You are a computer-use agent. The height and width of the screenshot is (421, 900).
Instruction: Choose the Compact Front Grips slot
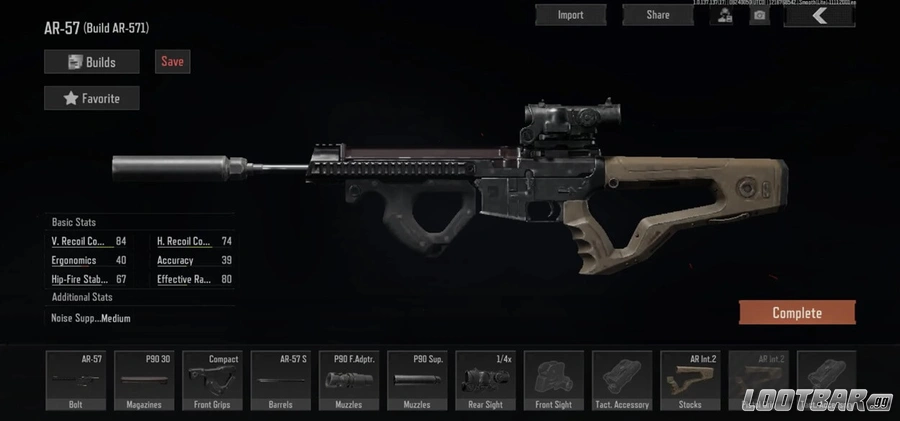click(212, 381)
